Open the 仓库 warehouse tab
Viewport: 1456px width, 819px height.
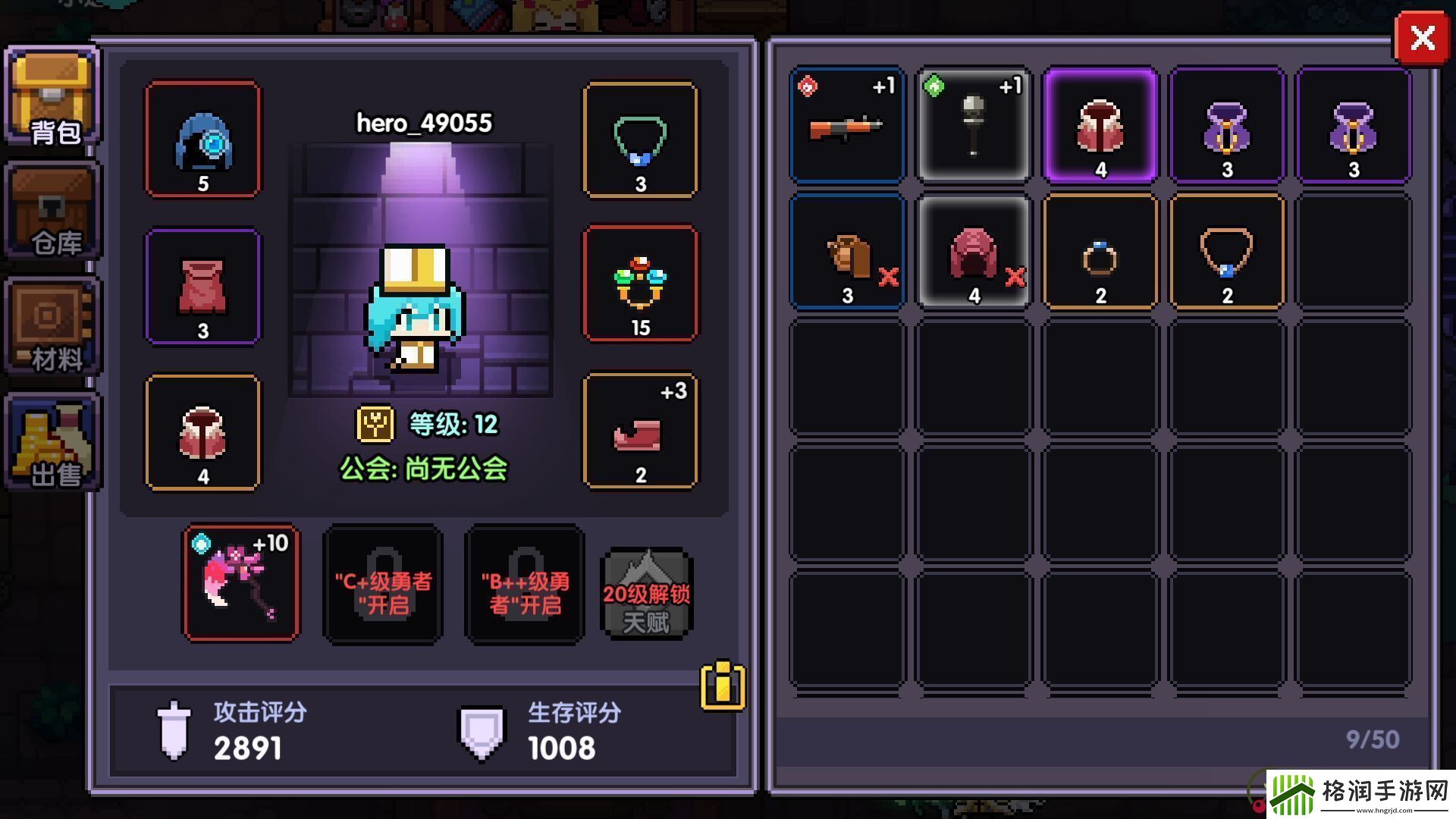(x=52, y=212)
